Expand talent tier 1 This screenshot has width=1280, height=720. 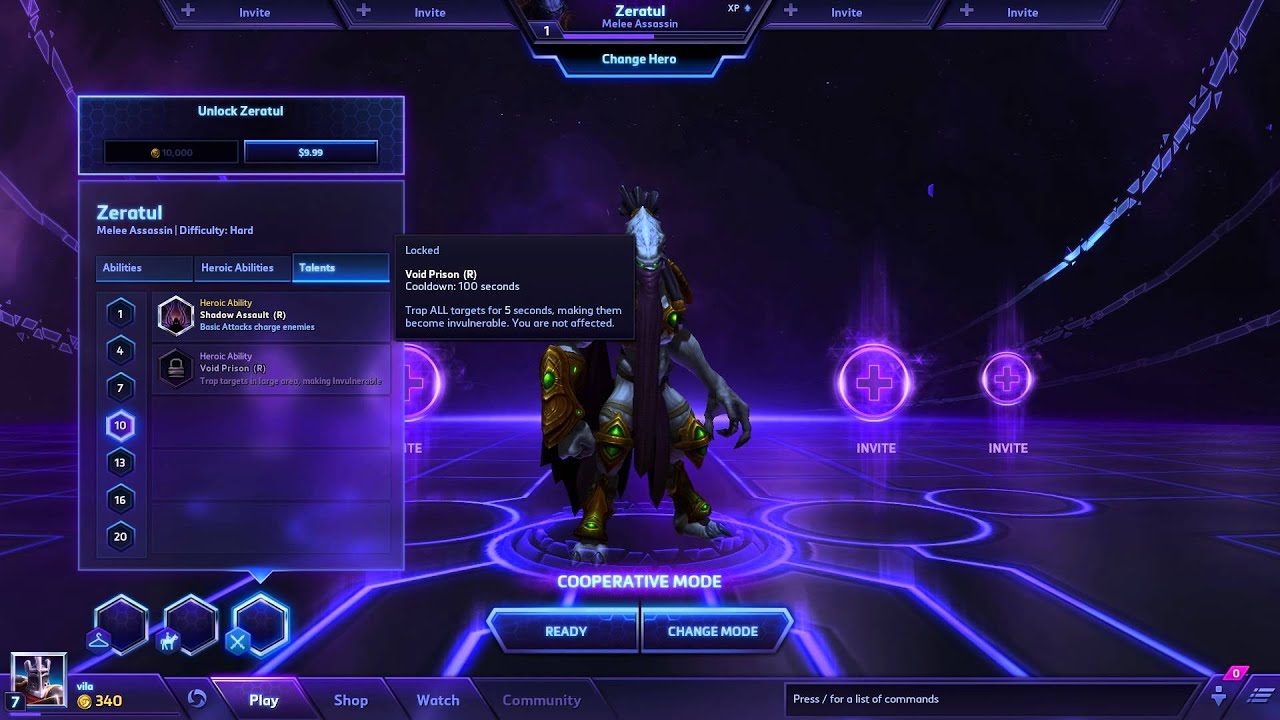(x=120, y=313)
